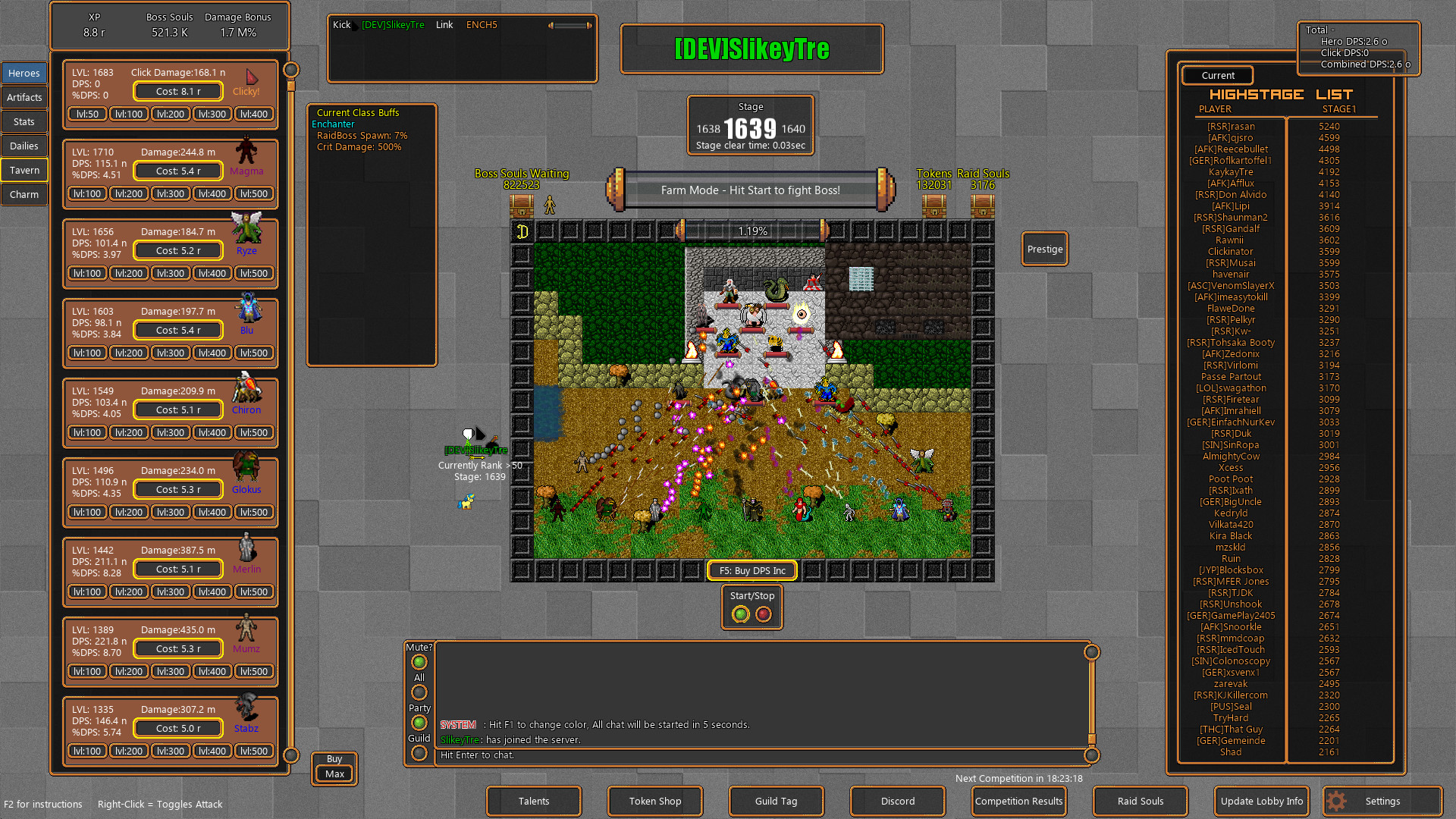Switch to the Artifacts tab
Image resolution: width=1456 pixels, height=819 pixels.
pos(24,97)
